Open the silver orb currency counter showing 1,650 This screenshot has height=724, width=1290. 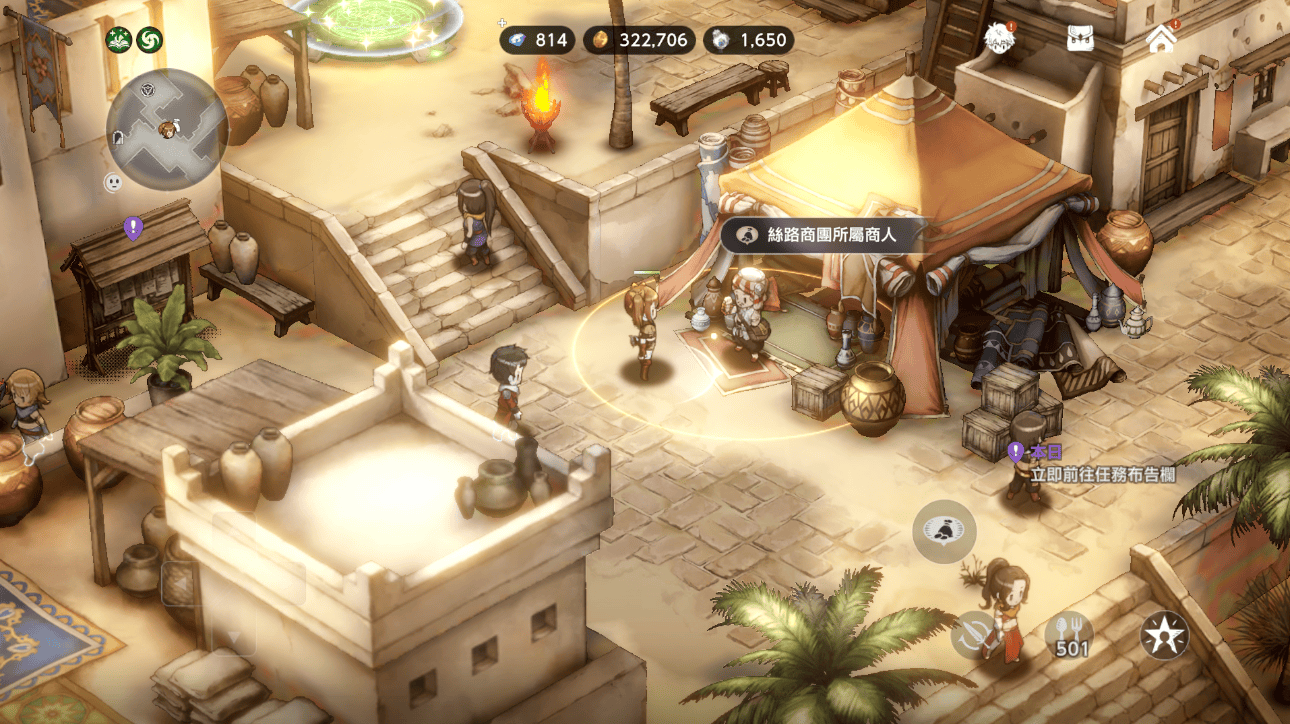pyautogui.click(x=749, y=40)
